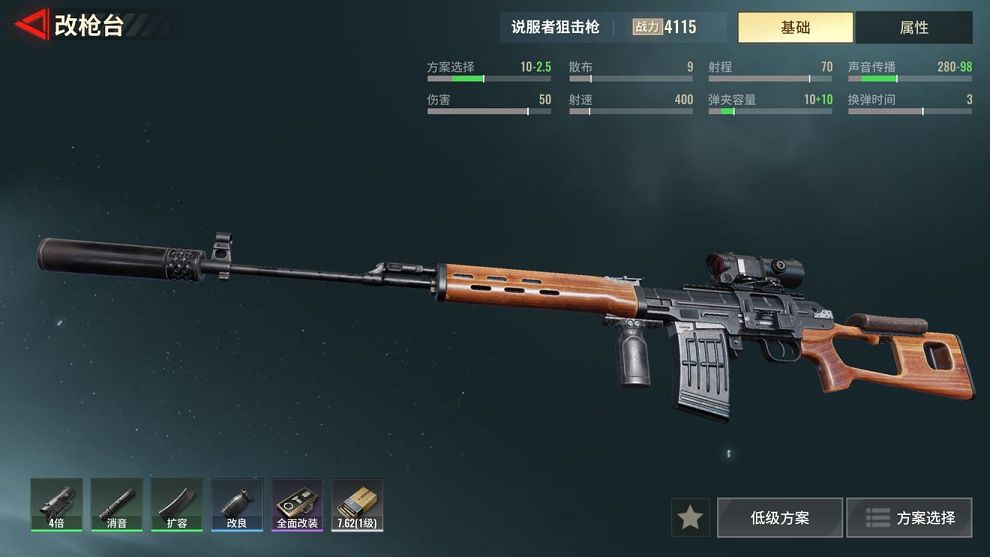The image size is (990, 557).
Task: Open the 属性 tab
Action: [x=913, y=28]
